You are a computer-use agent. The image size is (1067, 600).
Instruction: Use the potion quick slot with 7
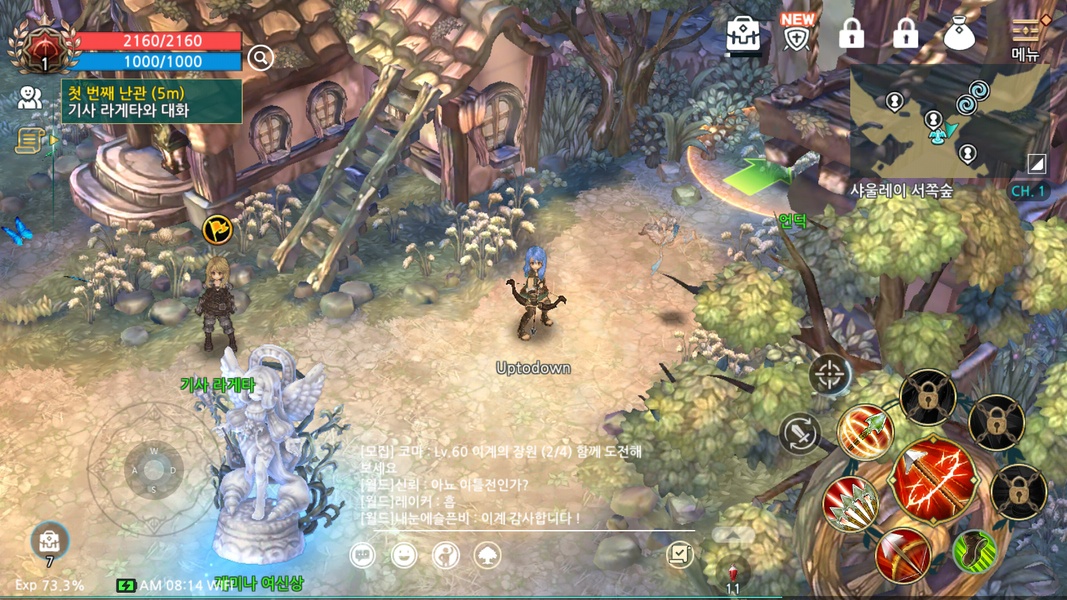tap(48, 543)
